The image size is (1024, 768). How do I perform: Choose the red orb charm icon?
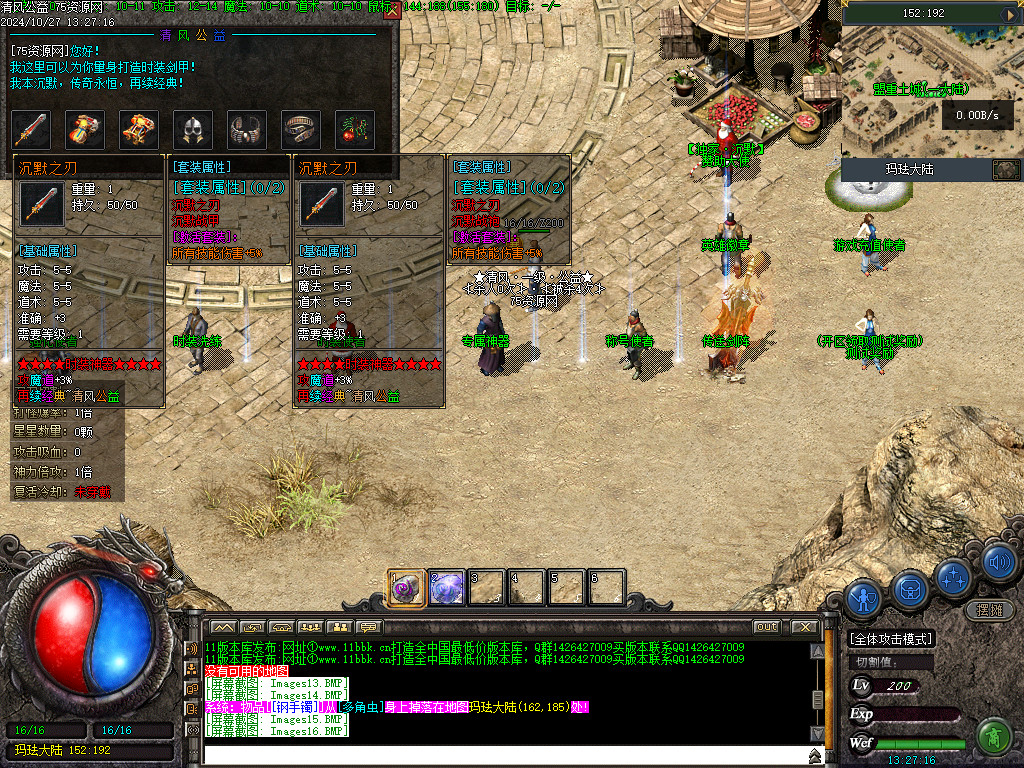tap(354, 130)
